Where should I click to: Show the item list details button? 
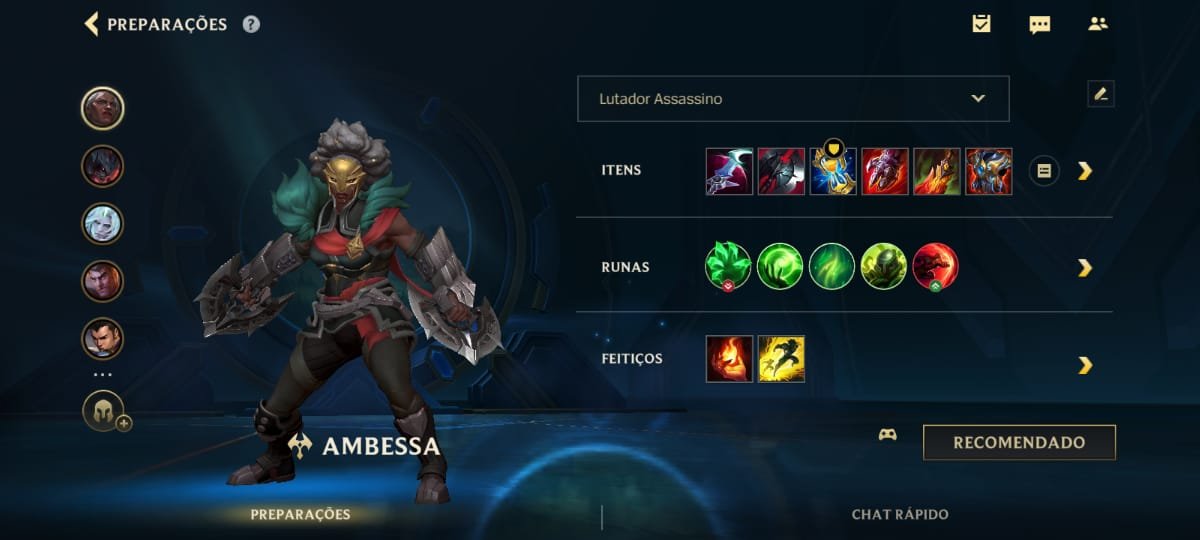1044,171
